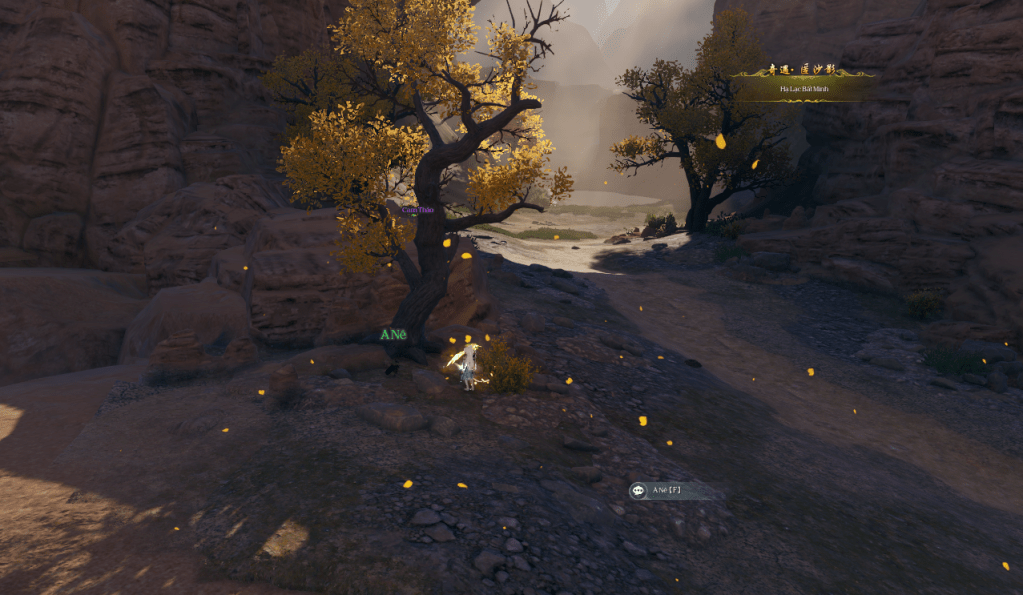The width and height of the screenshot is (1023, 595).
Task: Open the Hạ Lạc Bất Minh quest banner
Action: [x=803, y=88]
